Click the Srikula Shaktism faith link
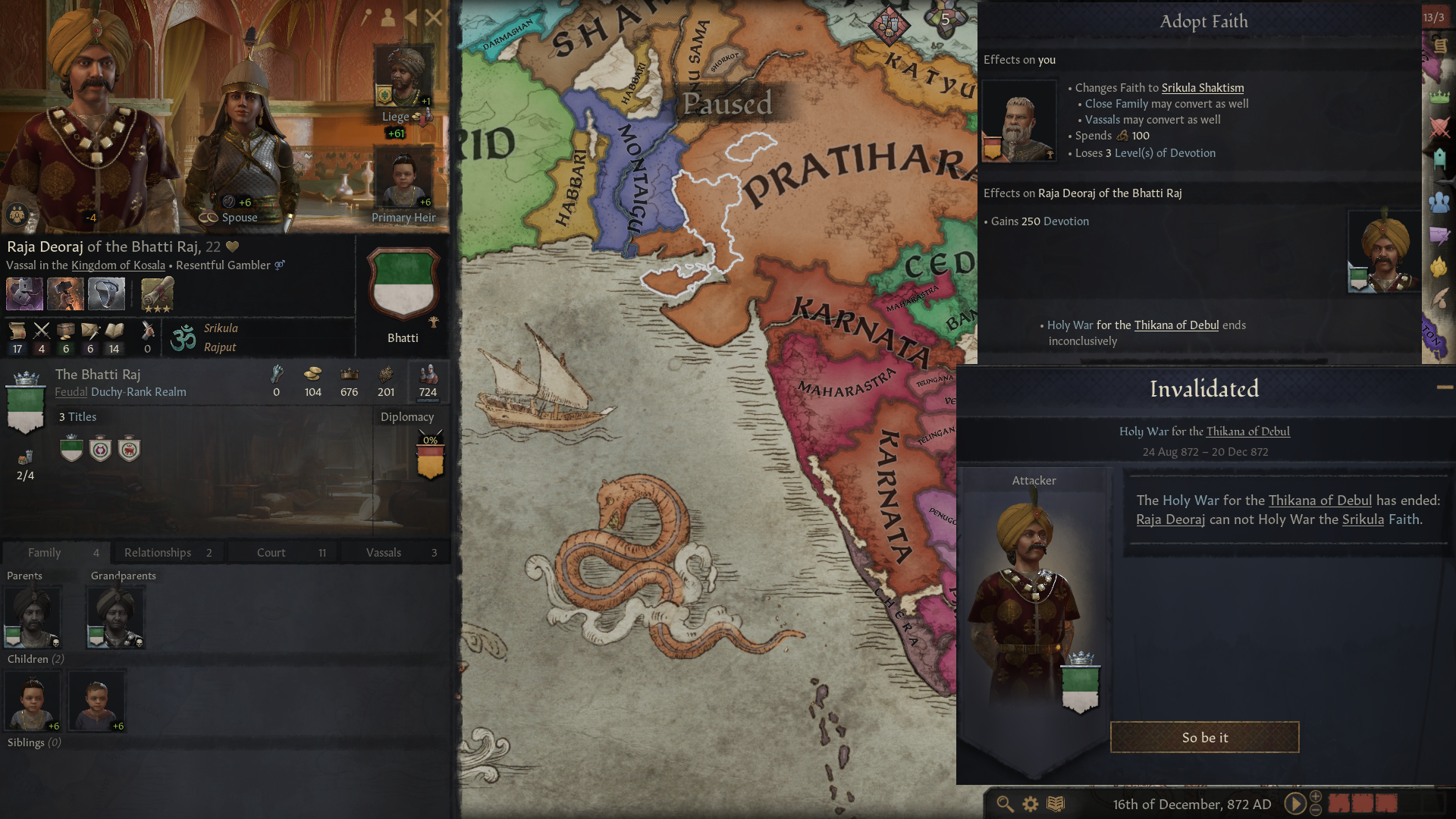The height and width of the screenshot is (819, 1456). click(1202, 87)
